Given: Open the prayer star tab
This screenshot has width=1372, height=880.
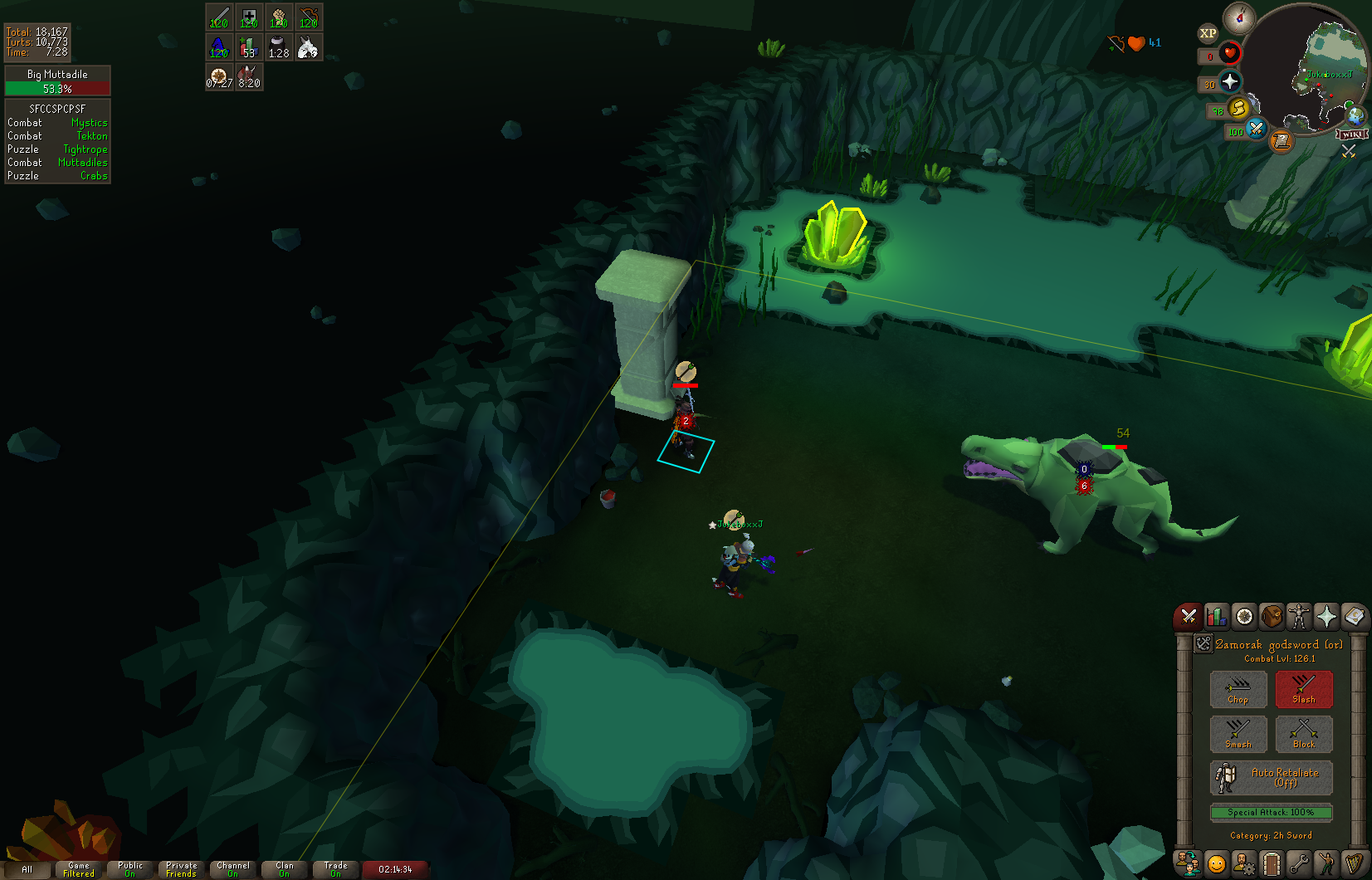Looking at the screenshot, I should (1326, 616).
